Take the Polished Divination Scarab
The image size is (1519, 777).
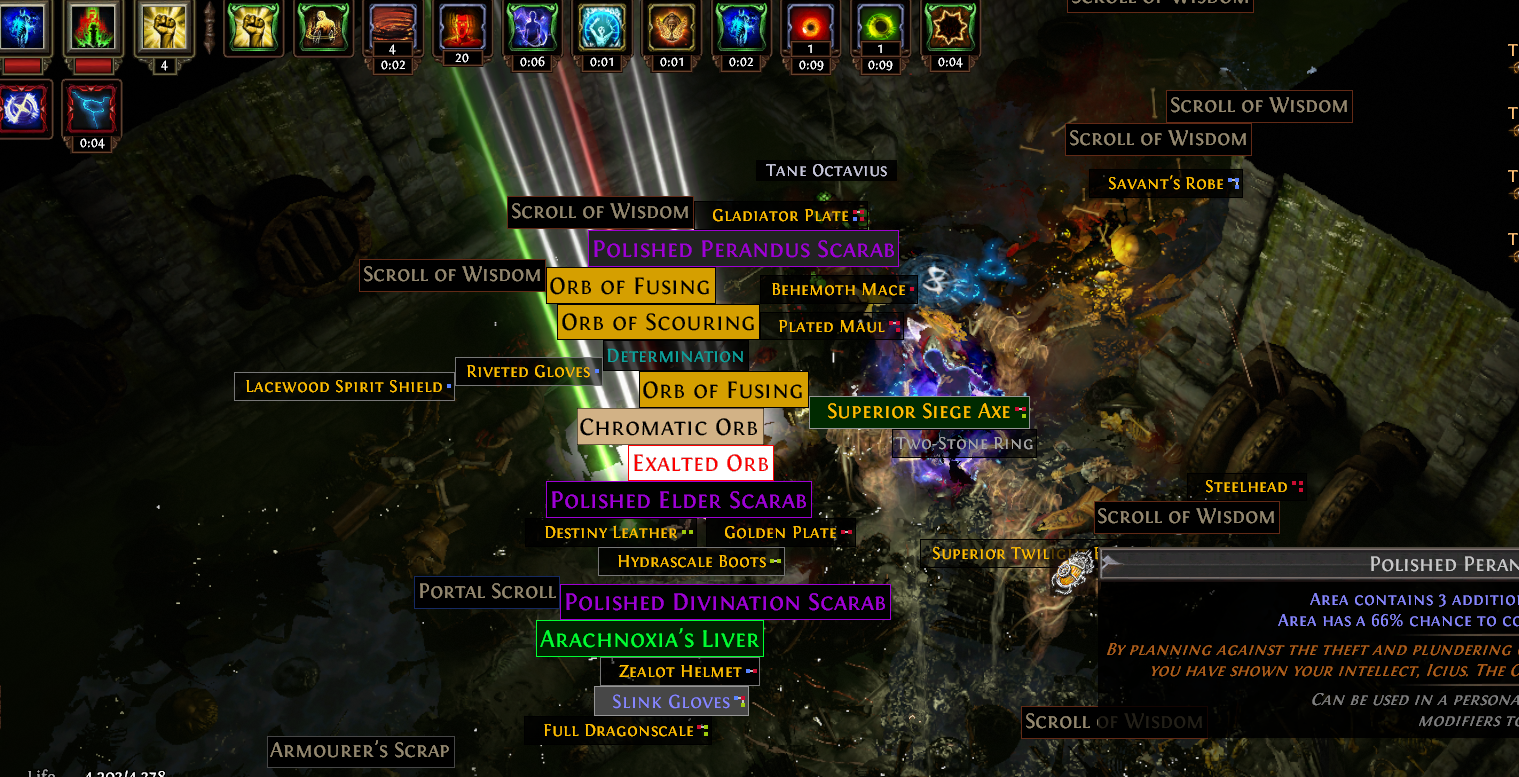coord(725,602)
